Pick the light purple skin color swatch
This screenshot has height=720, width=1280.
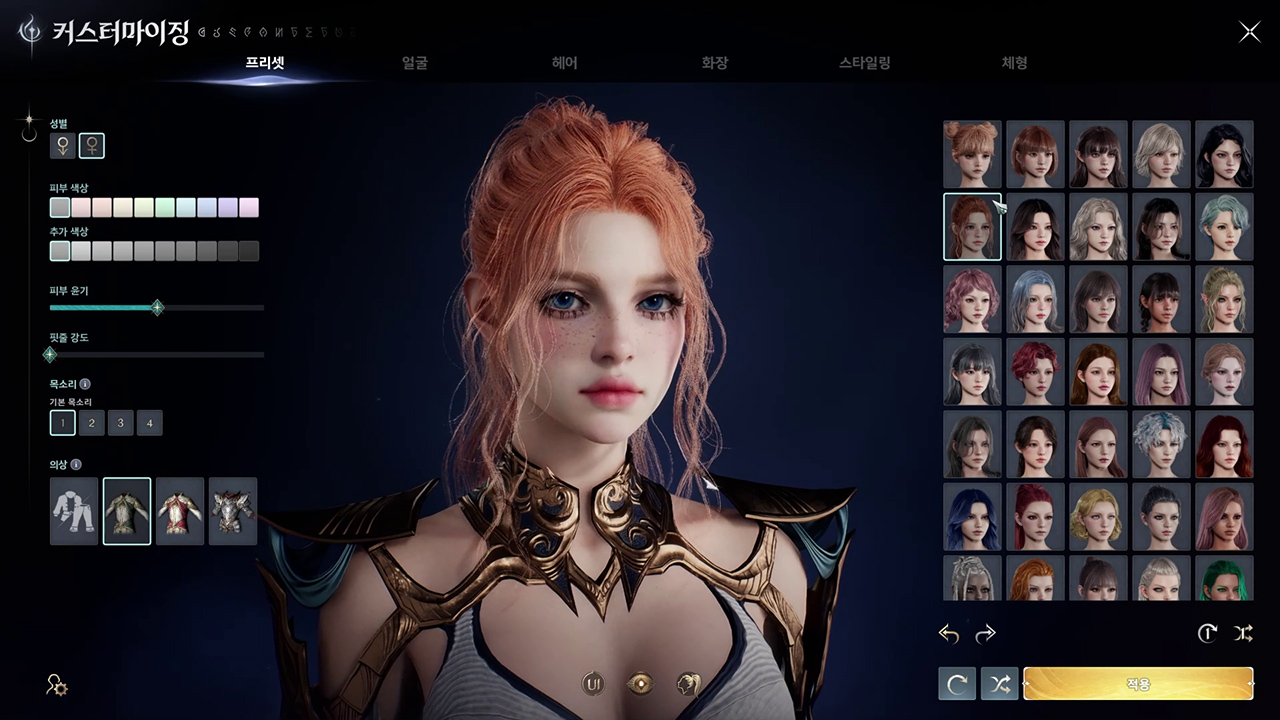(x=228, y=208)
